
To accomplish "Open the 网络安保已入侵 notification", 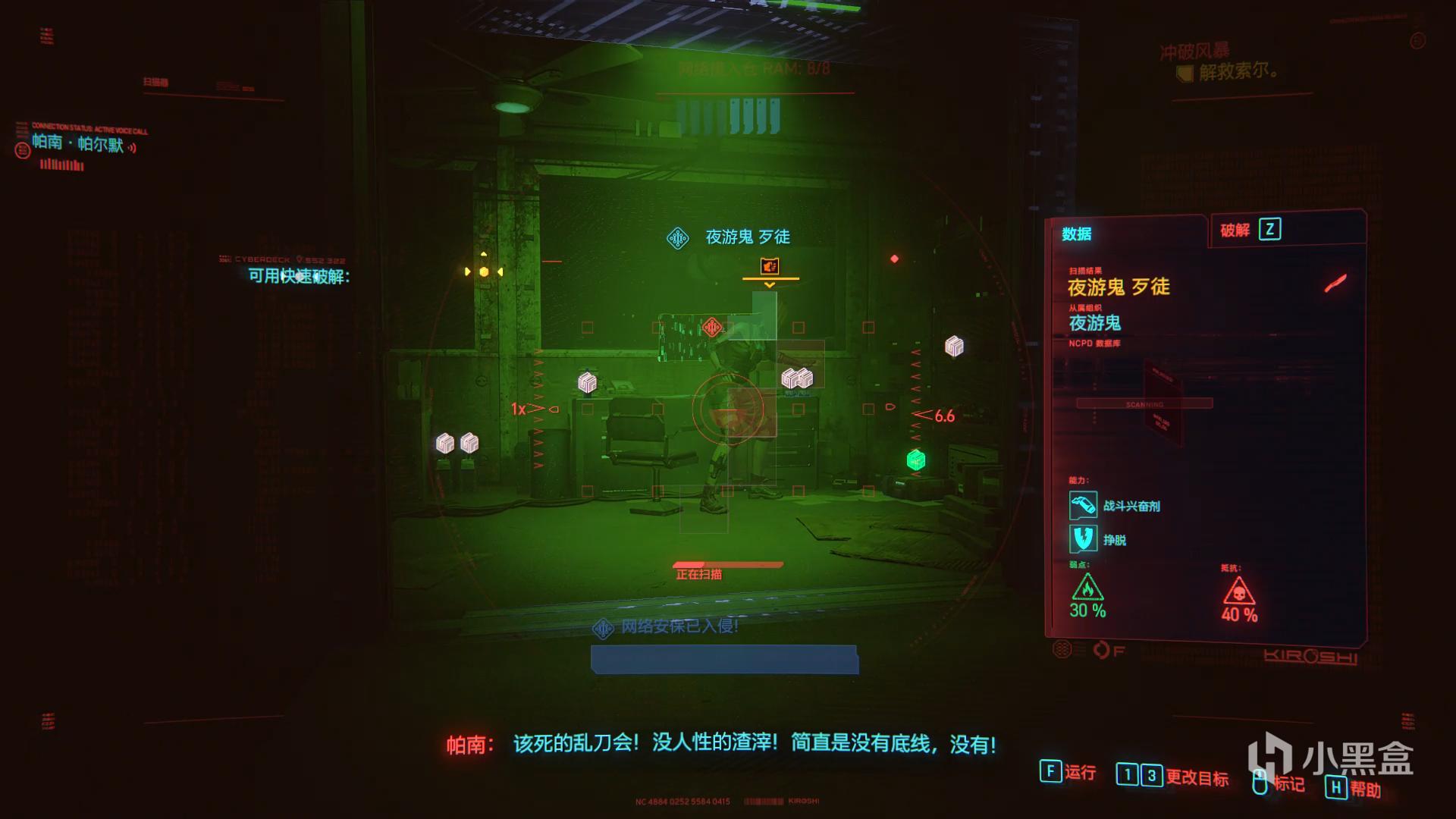I will click(x=679, y=626).
